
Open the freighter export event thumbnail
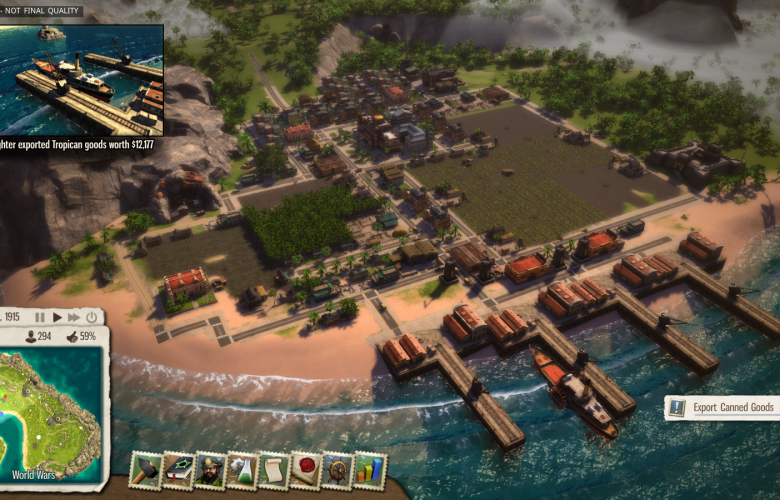[x=82, y=78]
